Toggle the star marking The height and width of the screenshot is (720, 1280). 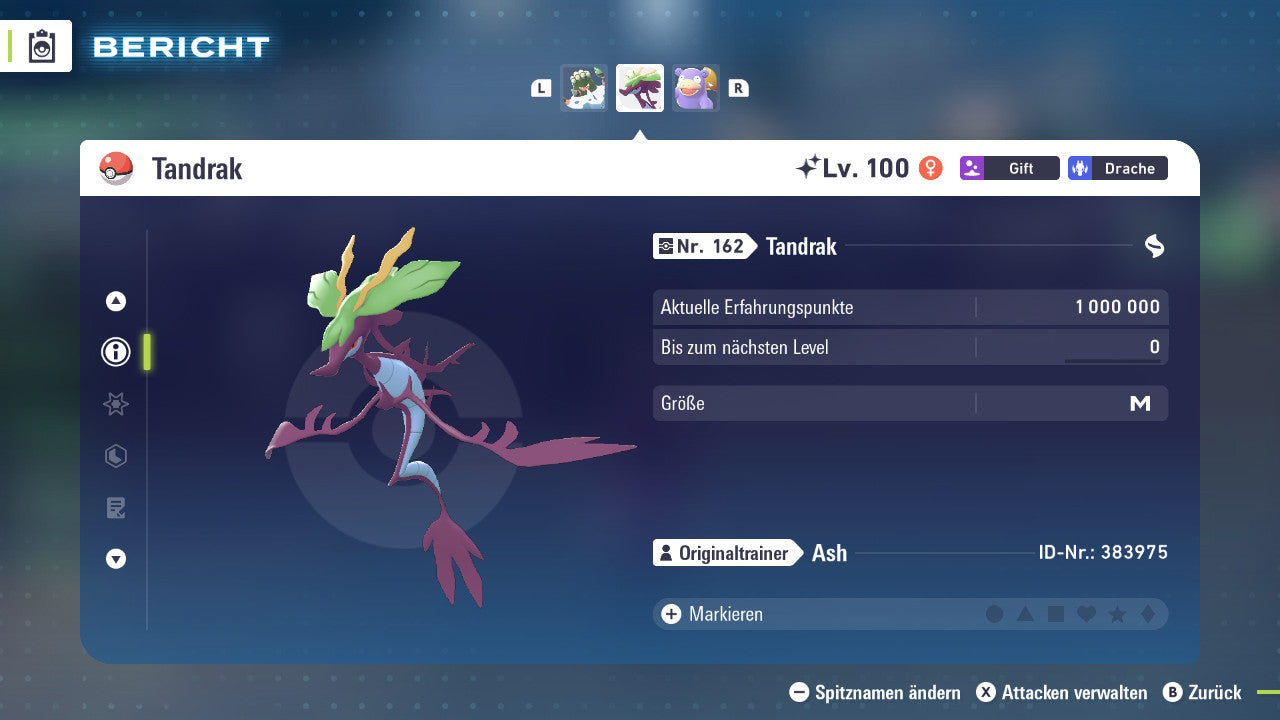coord(1117,614)
